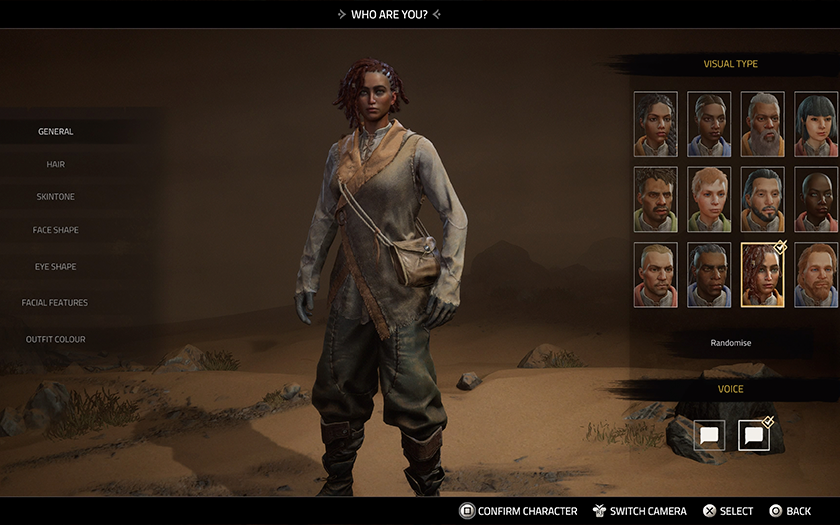The height and width of the screenshot is (525, 840).
Task: Open the Eye Shape options
Action: (56, 267)
